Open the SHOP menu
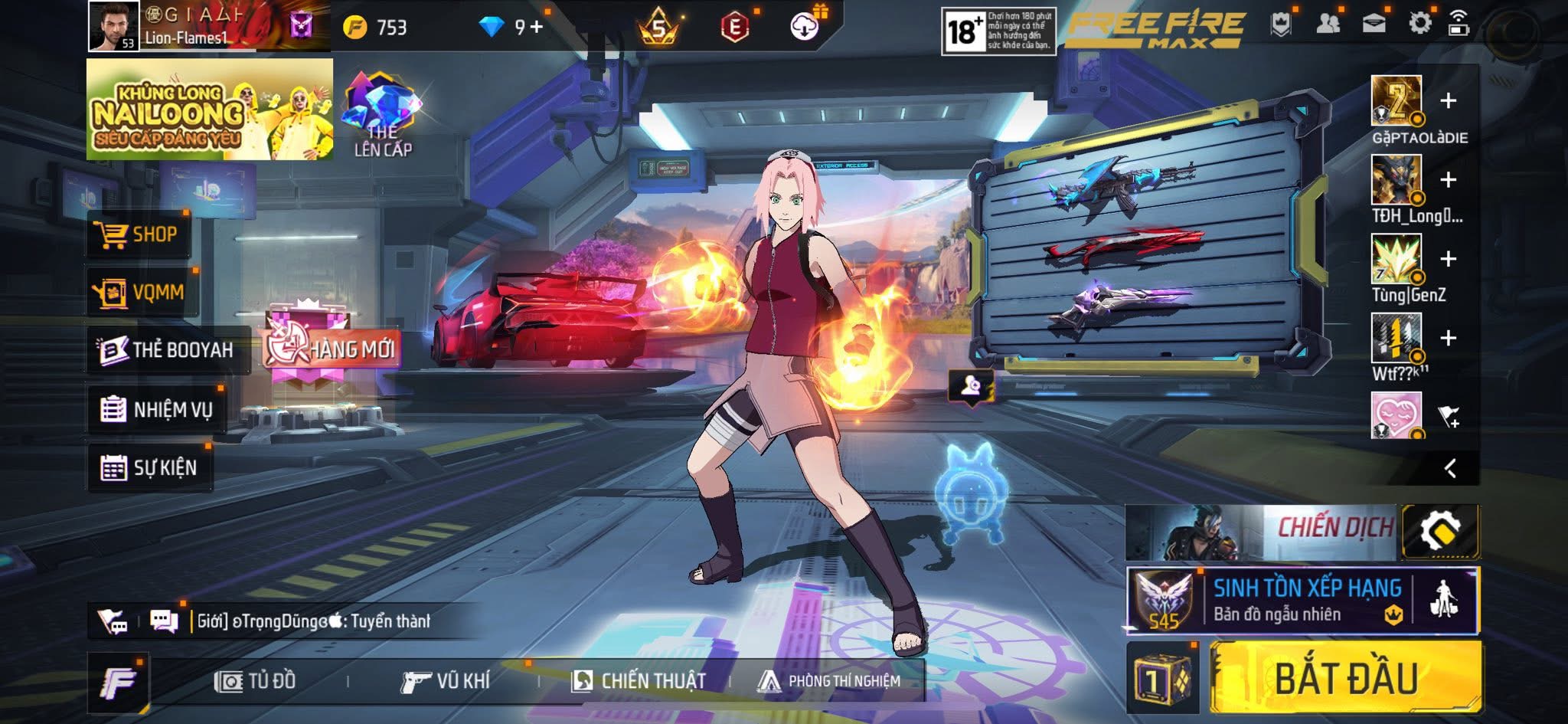The width and height of the screenshot is (1568, 724). [139, 234]
